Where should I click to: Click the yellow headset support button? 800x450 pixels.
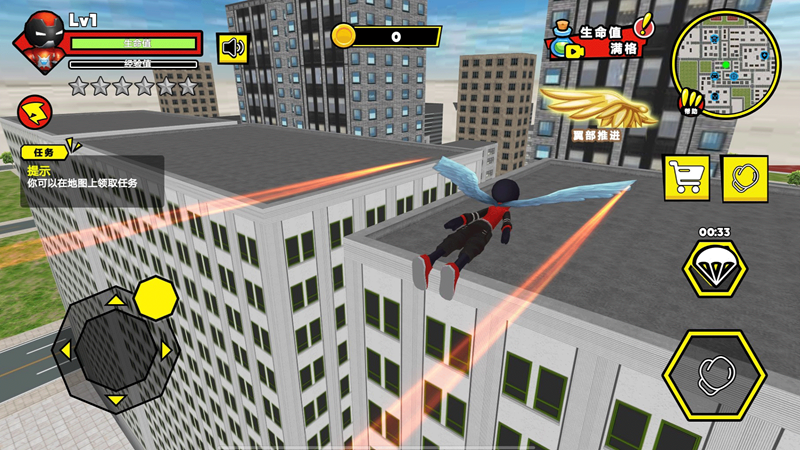pos(744,177)
